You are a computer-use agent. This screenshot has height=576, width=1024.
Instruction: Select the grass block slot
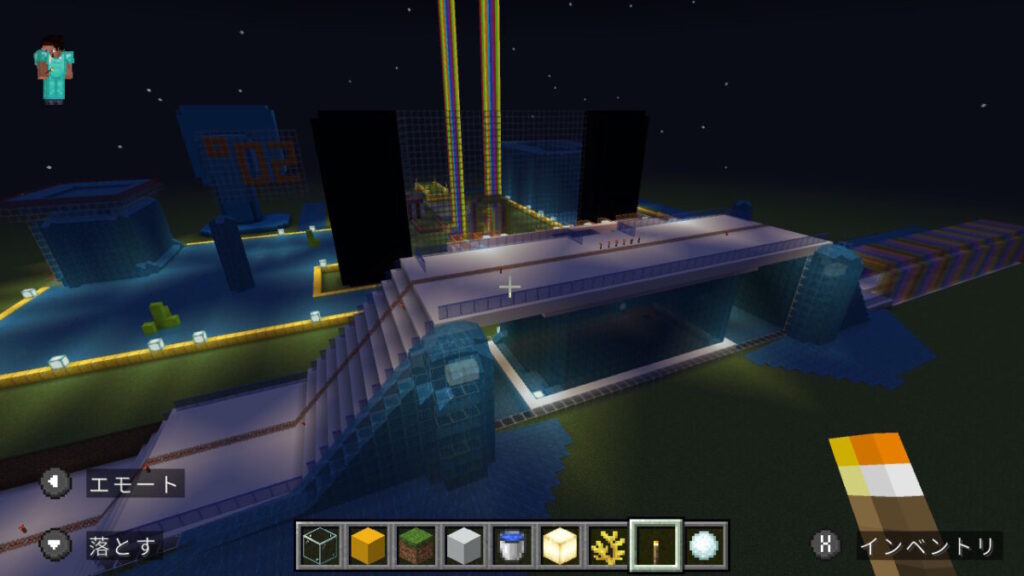416,546
